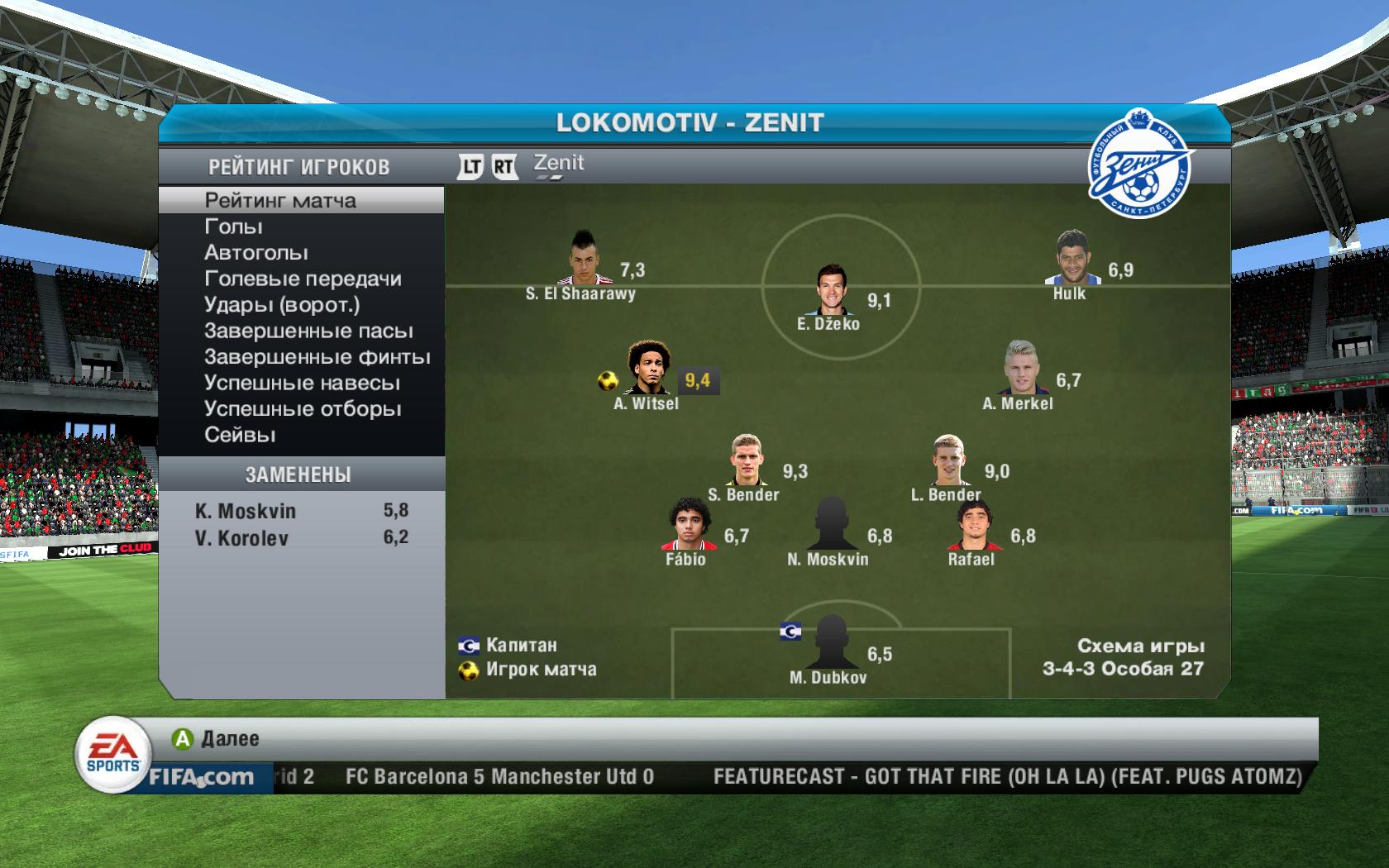Select Удары (ворот.) entry

click(x=282, y=305)
